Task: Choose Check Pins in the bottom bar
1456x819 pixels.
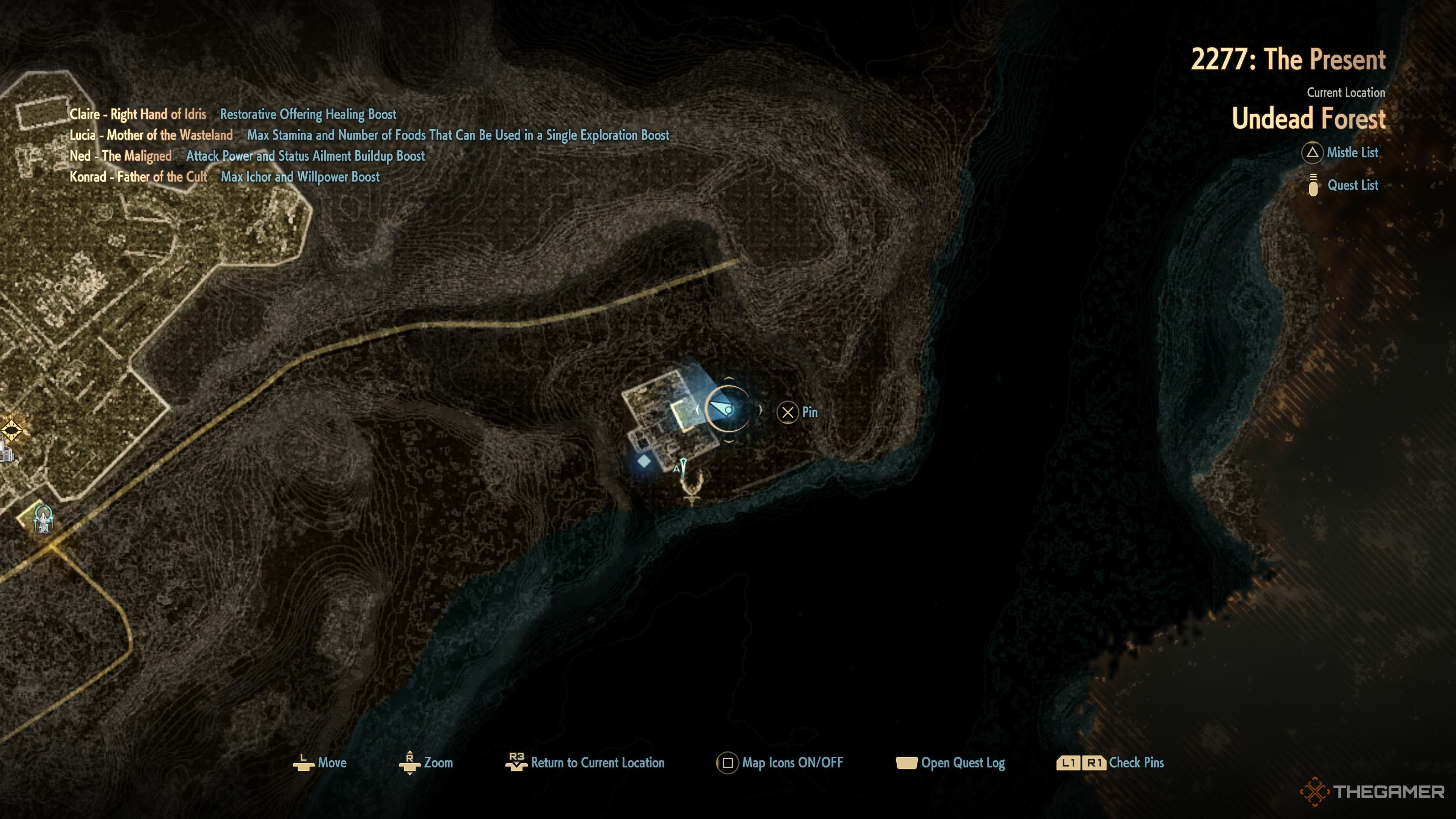Action: pos(1111,763)
